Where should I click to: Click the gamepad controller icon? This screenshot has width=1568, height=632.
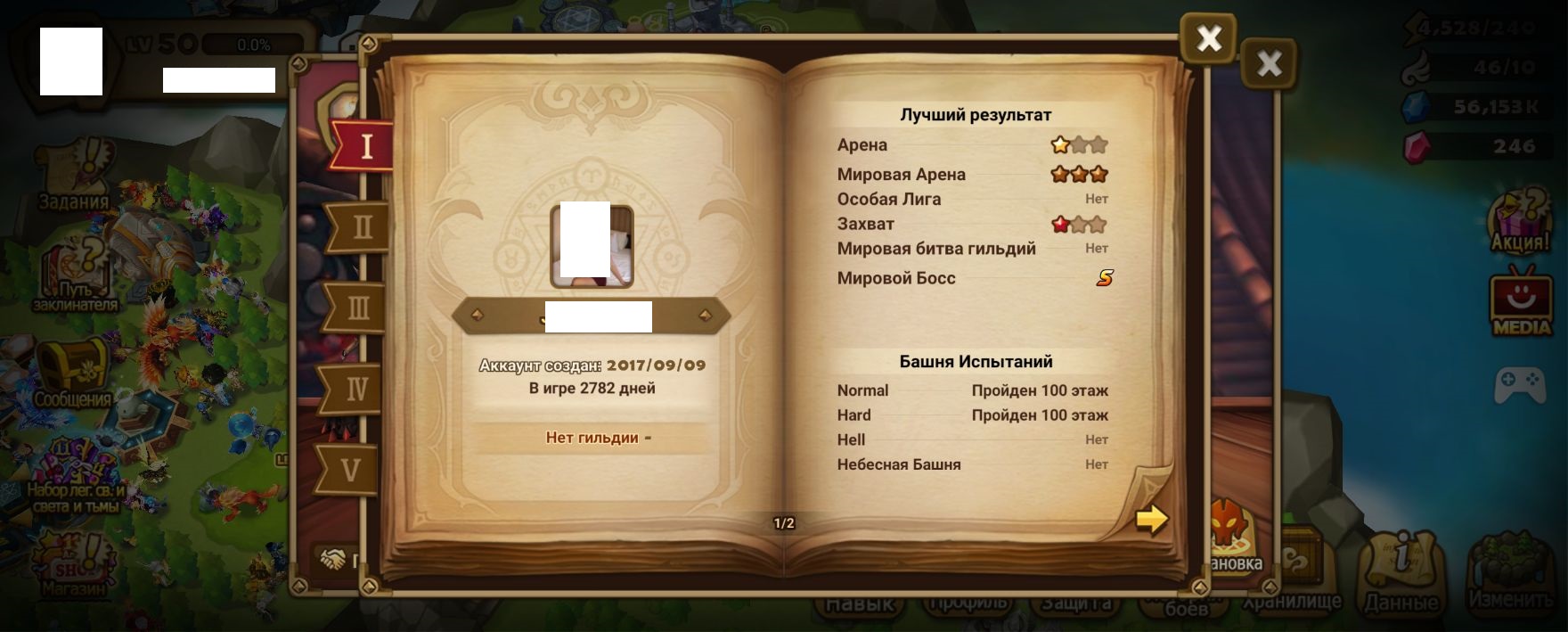pos(1520,384)
